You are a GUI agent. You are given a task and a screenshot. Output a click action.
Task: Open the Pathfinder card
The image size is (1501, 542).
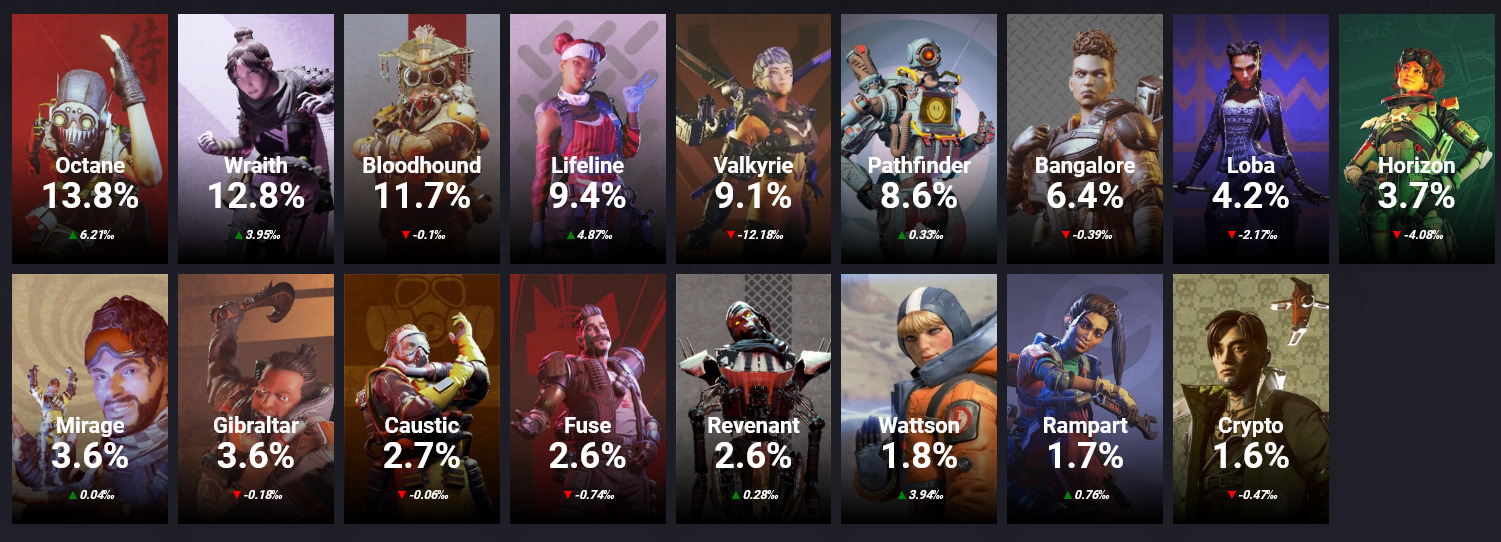click(x=919, y=138)
